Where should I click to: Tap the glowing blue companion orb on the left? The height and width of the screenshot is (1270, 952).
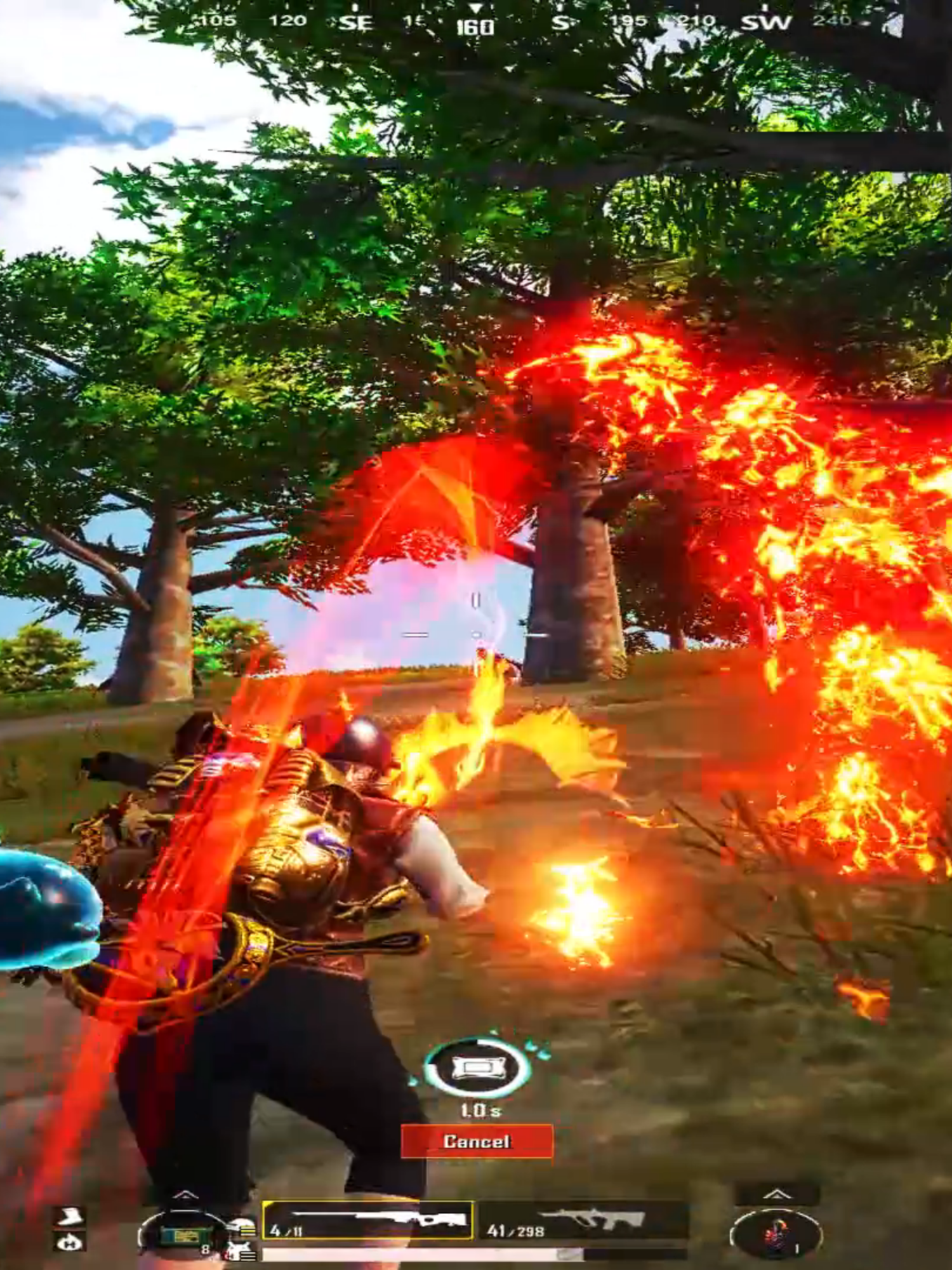[38, 908]
